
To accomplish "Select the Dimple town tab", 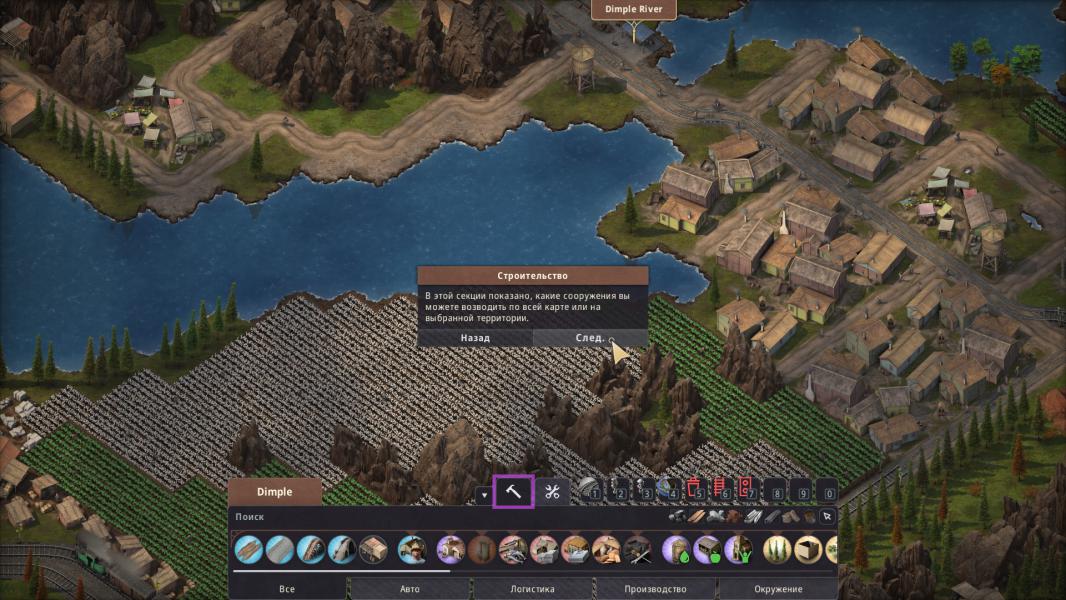I will coord(274,492).
